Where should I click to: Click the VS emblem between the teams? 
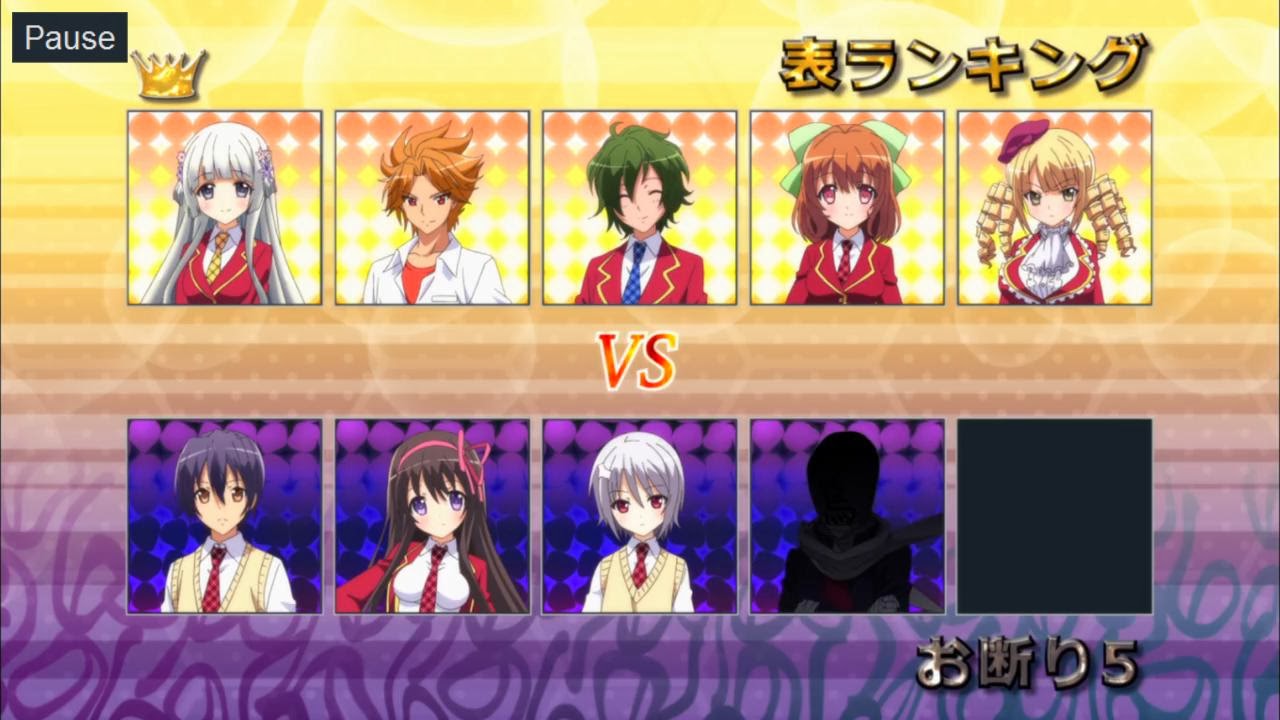tap(639, 360)
